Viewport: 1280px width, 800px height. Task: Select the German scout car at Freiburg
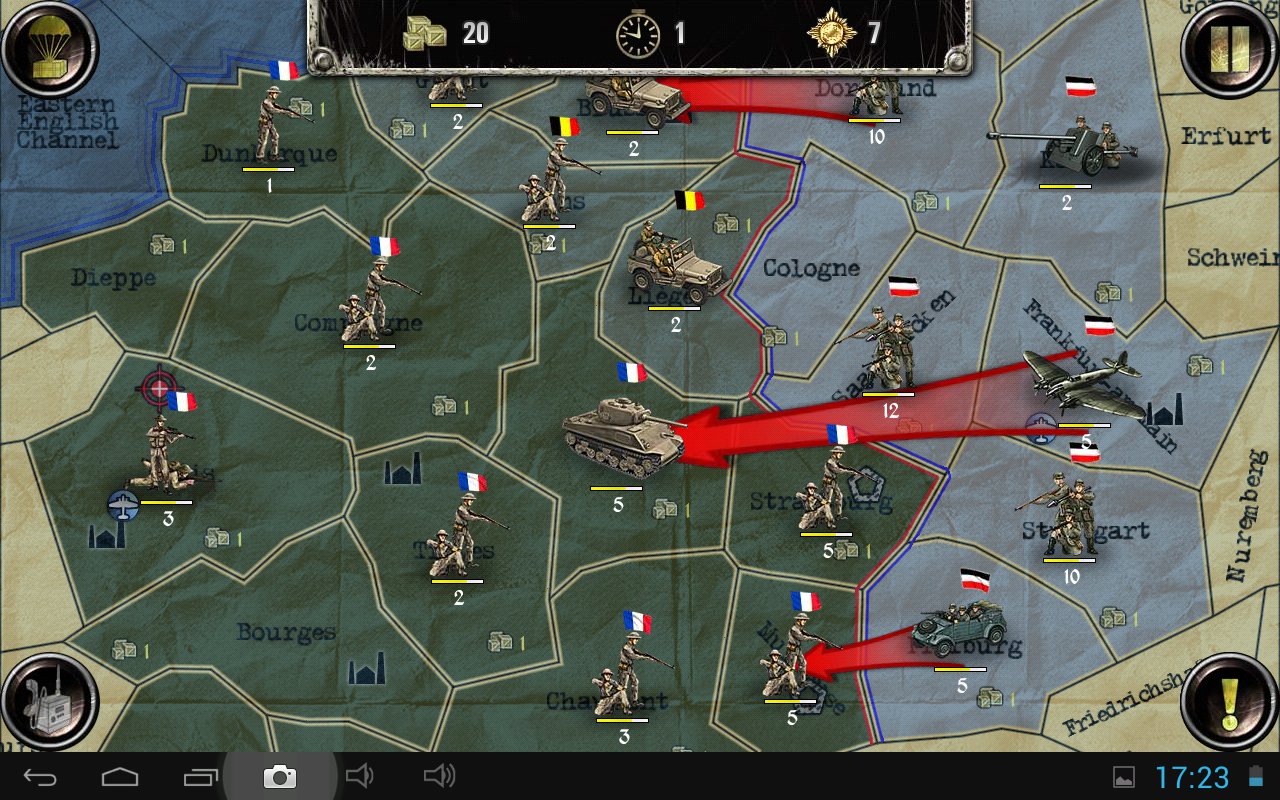(x=958, y=628)
